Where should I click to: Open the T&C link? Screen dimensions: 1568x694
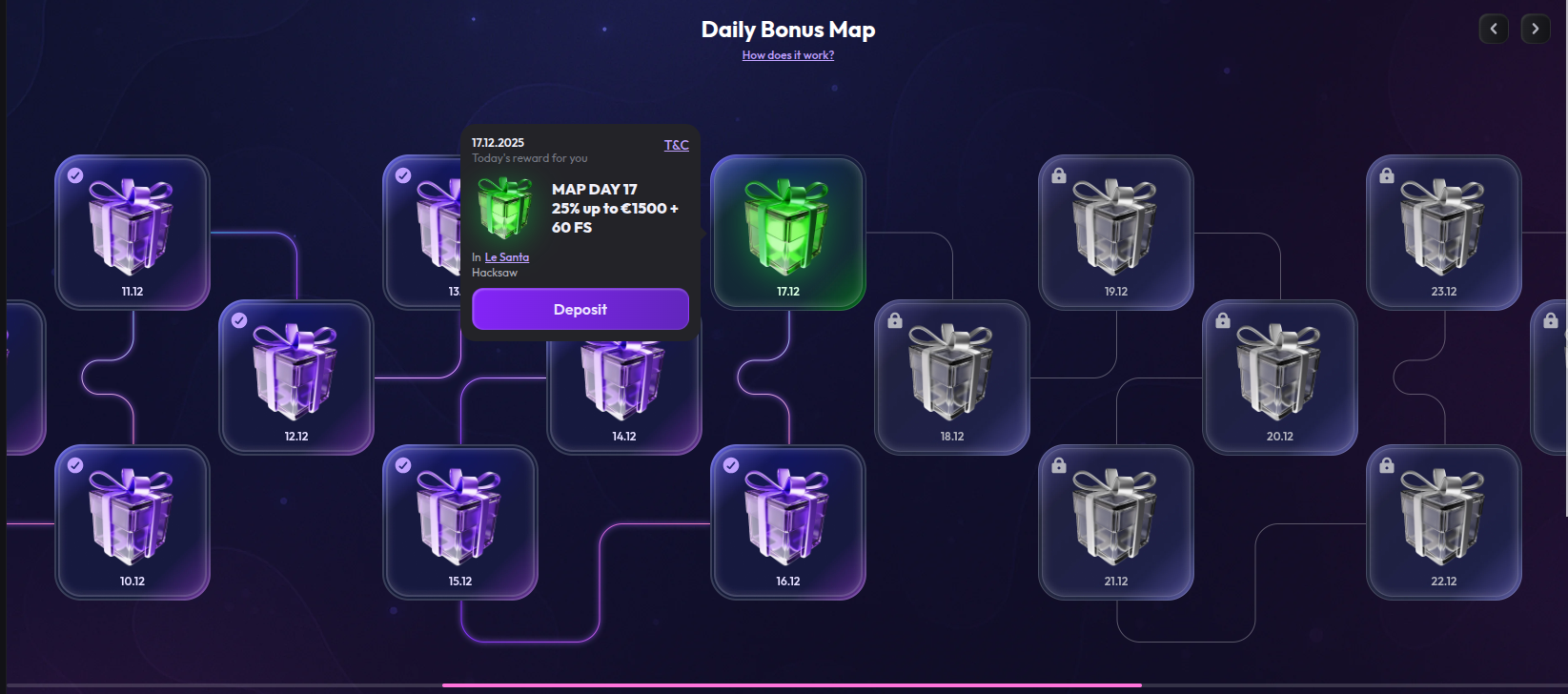click(676, 145)
